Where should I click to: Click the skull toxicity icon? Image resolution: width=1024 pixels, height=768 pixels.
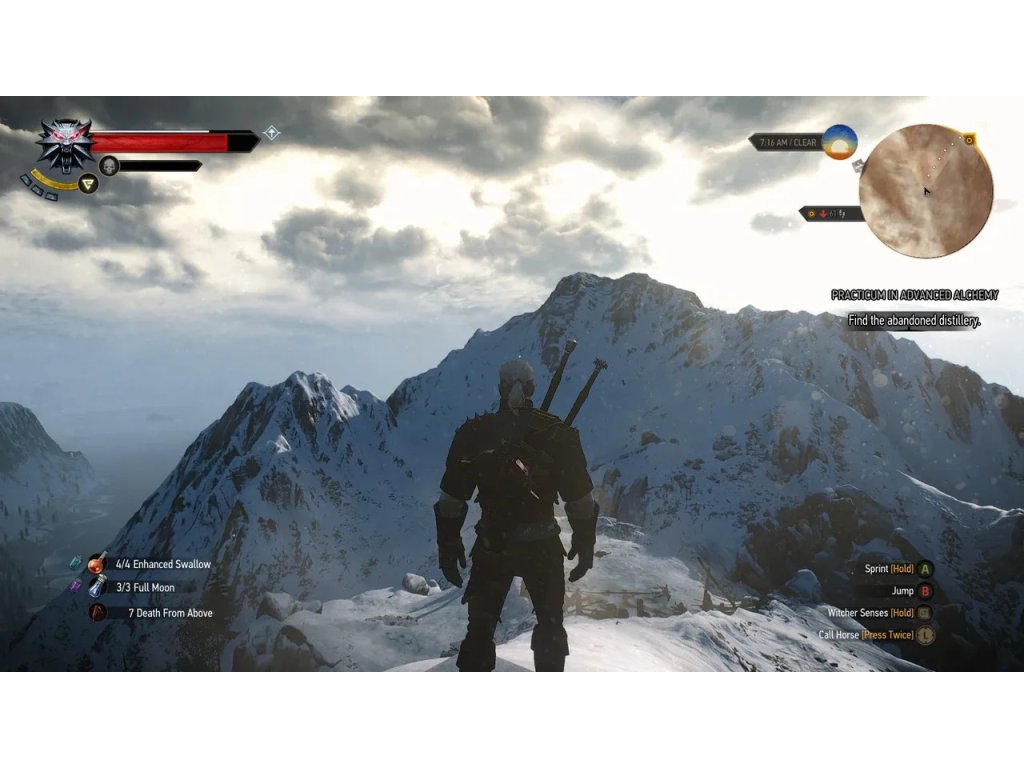tap(109, 166)
